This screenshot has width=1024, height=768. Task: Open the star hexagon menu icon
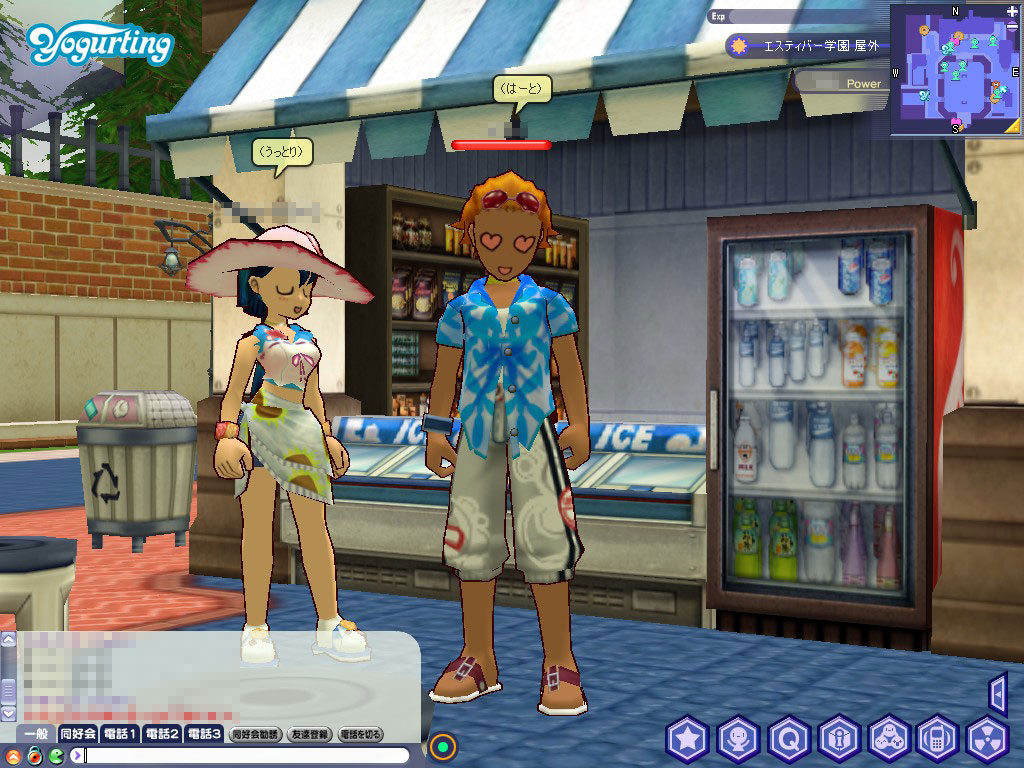click(688, 740)
